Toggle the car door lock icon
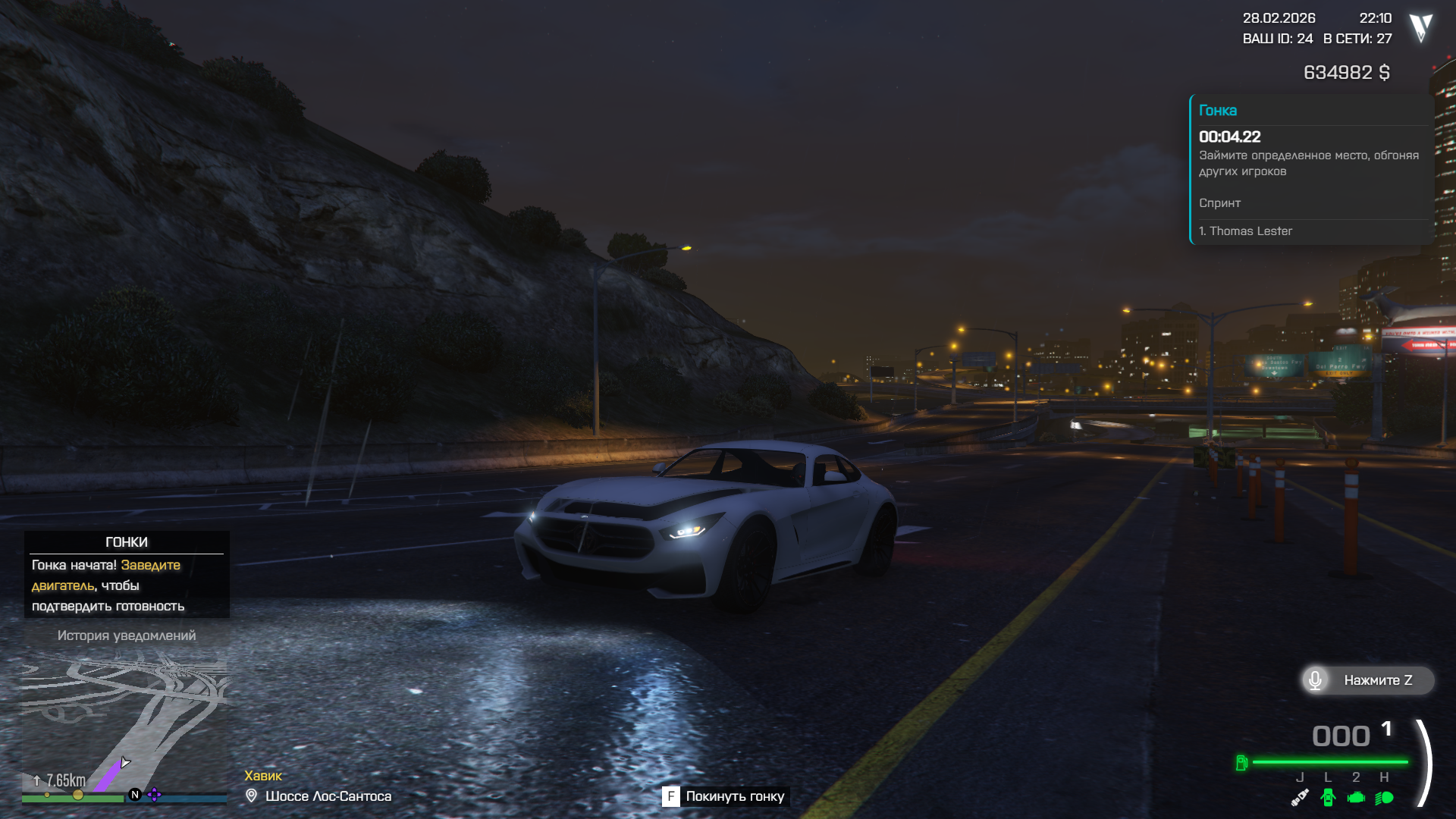This screenshot has height=819, width=1456. click(x=1328, y=797)
